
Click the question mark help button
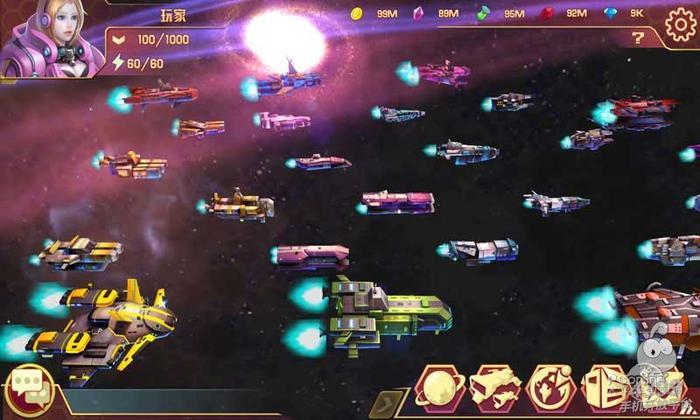click(x=637, y=39)
